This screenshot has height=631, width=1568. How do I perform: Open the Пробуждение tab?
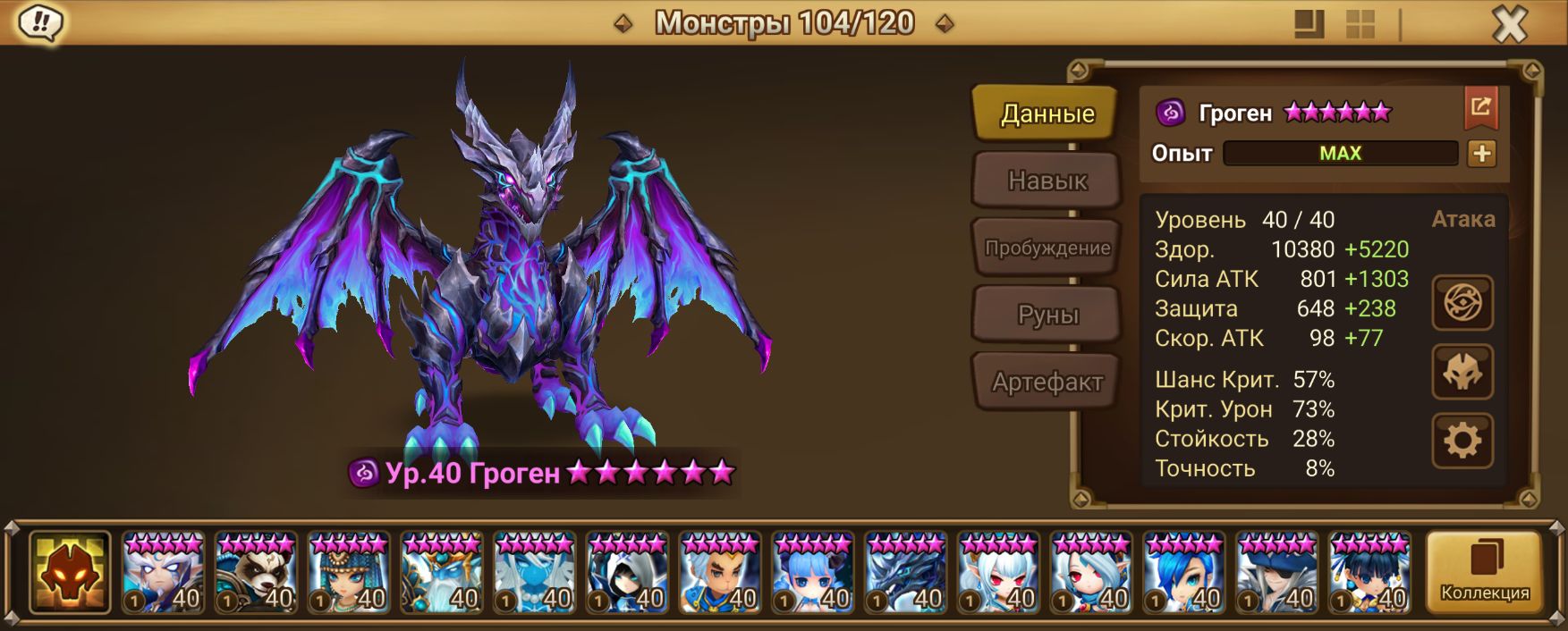[x=1047, y=248]
